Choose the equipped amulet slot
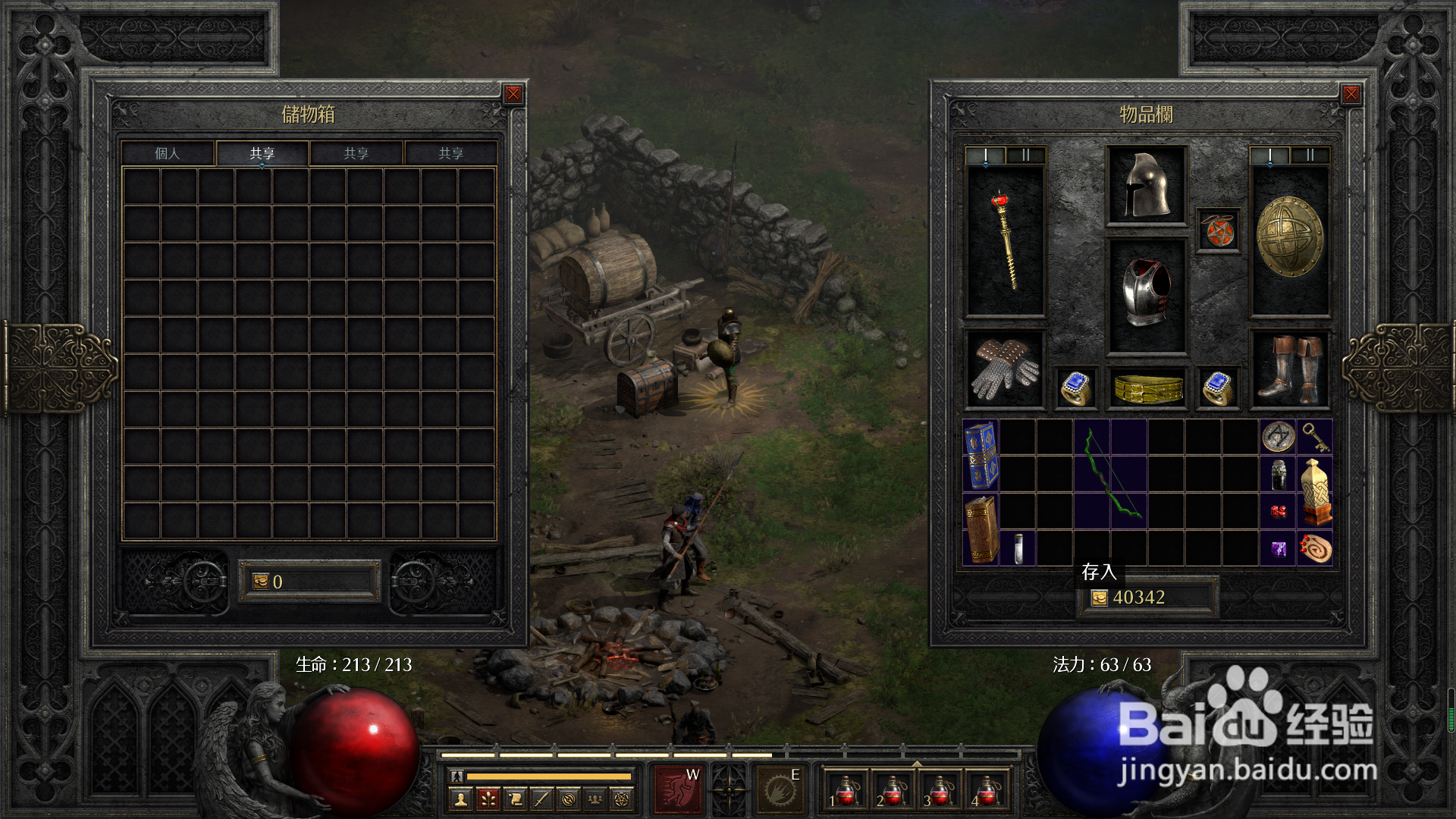Image resolution: width=1456 pixels, height=819 pixels. click(x=1218, y=231)
